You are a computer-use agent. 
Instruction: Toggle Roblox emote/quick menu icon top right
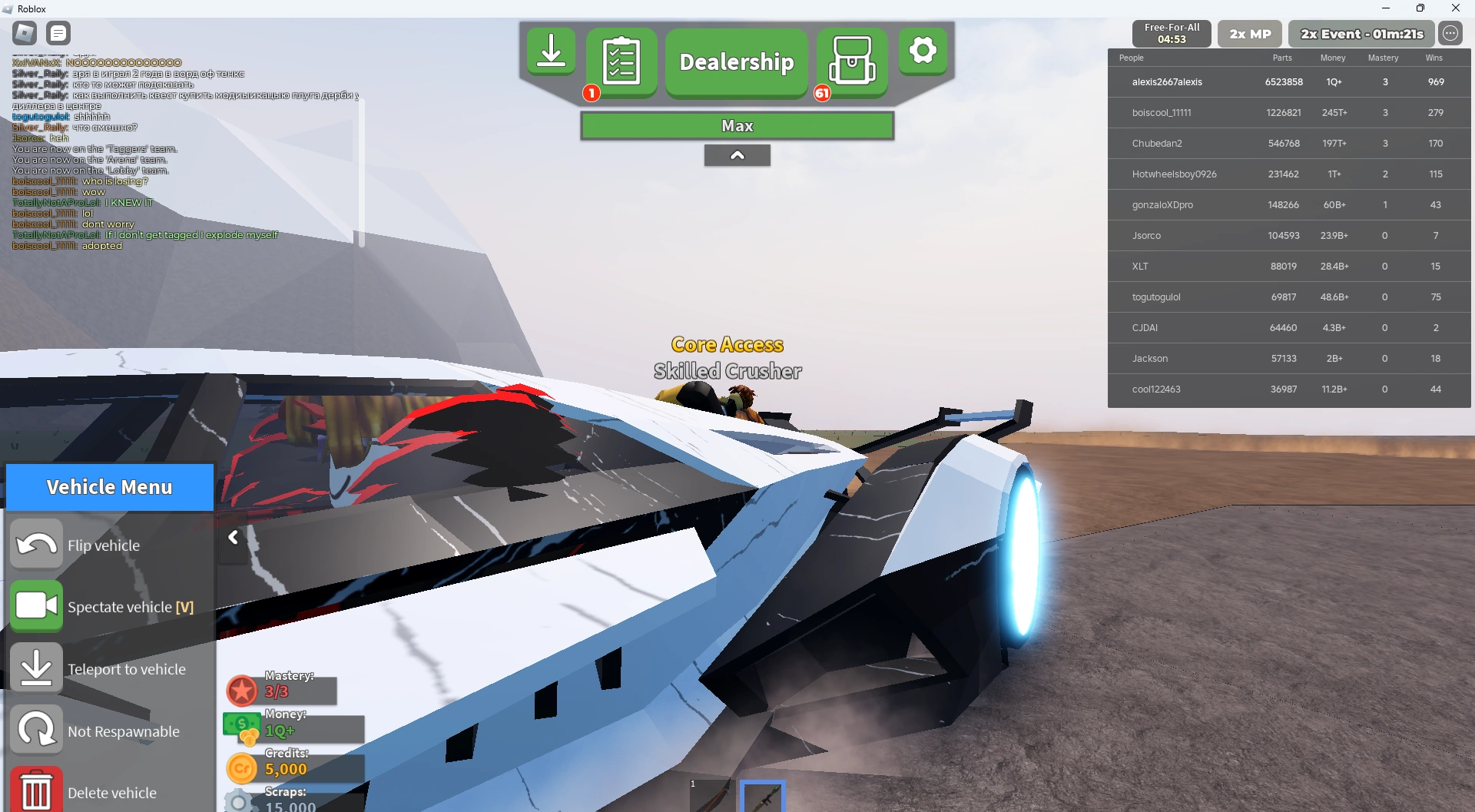[1450, 33]
